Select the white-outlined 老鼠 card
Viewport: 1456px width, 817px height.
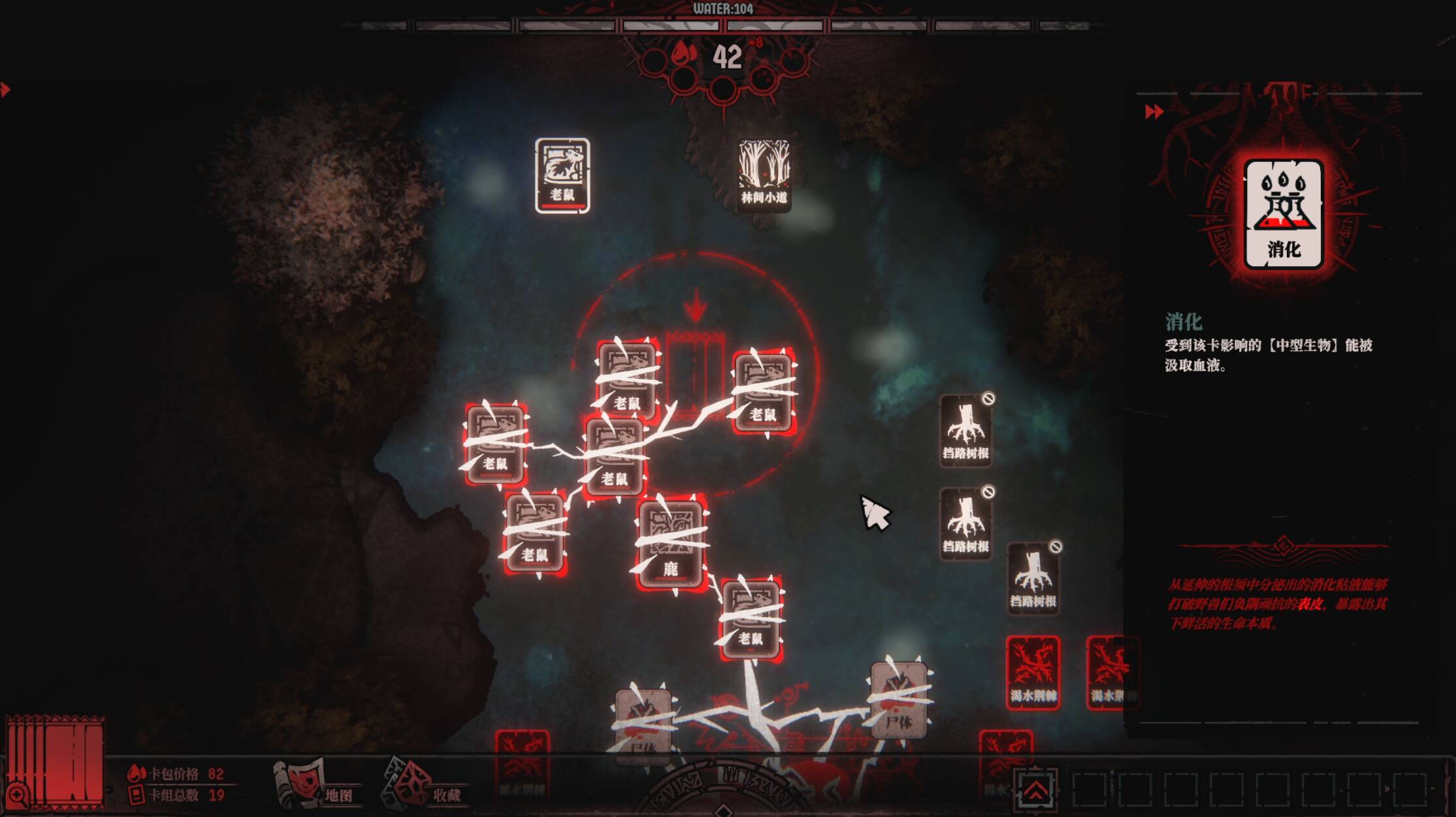tap(562, 175)
